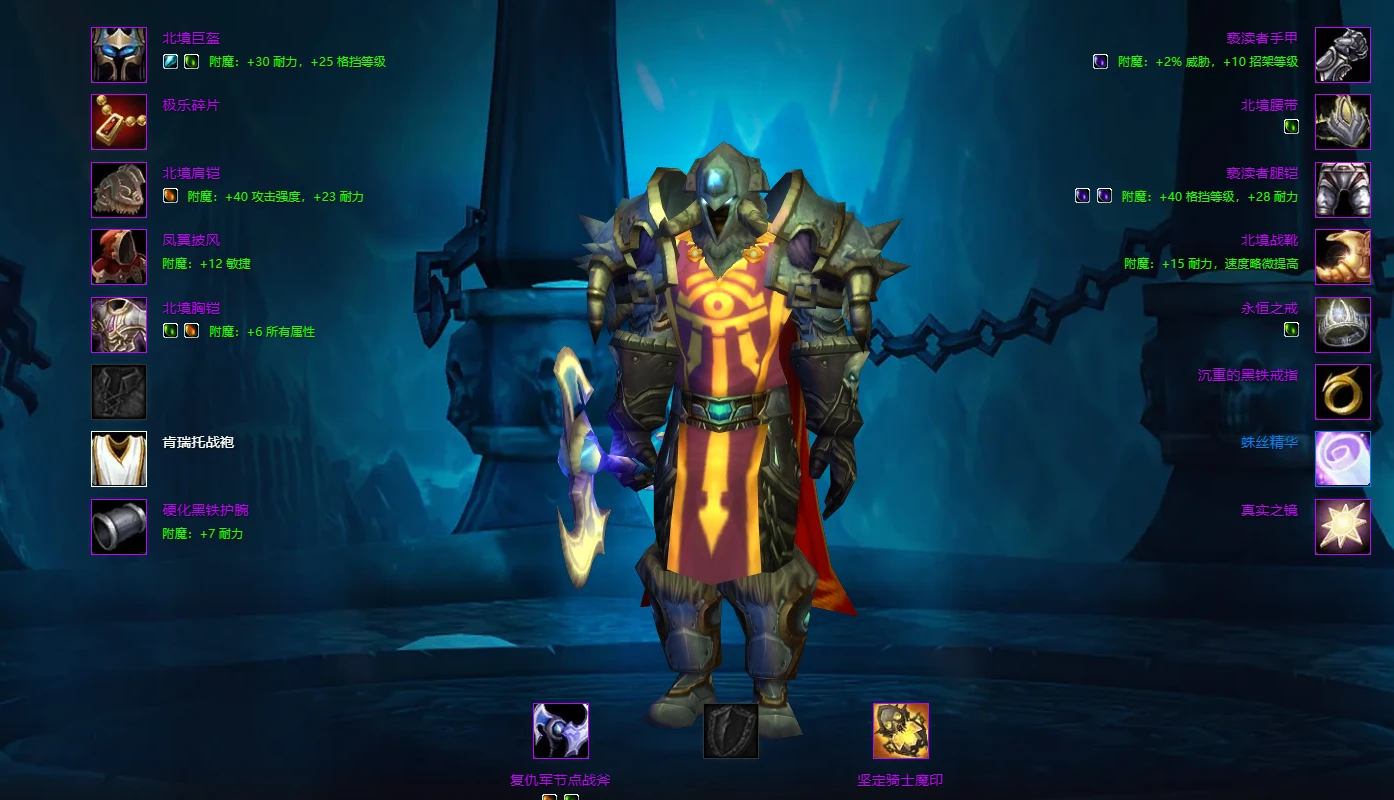Open the 复仇军节点战斧 name link
The width and height of the screenshot is (1394, 800).
(560, 780)
